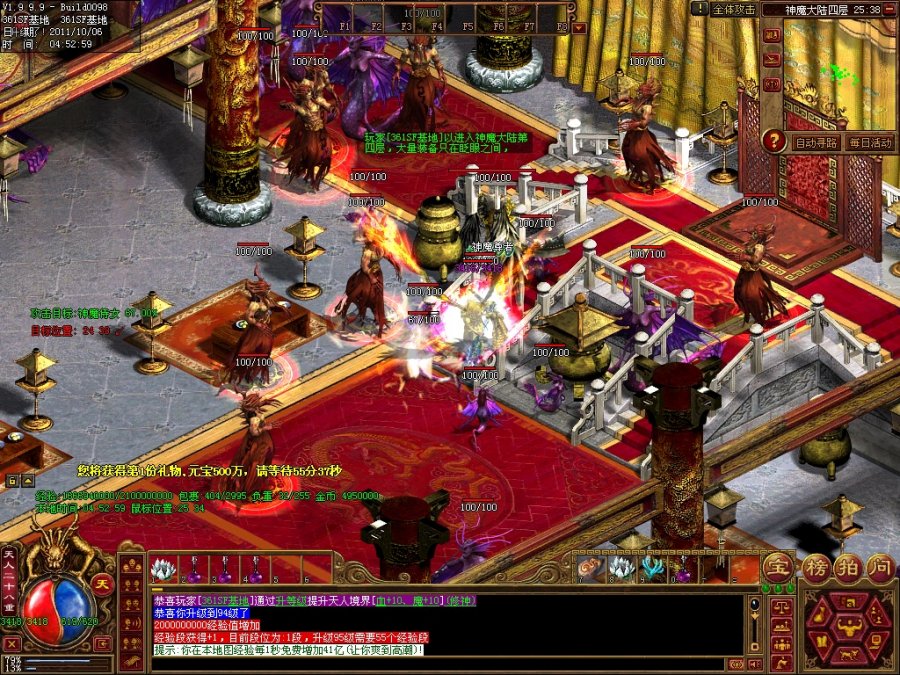Use the purple potion in slot 2

(195, 570)
